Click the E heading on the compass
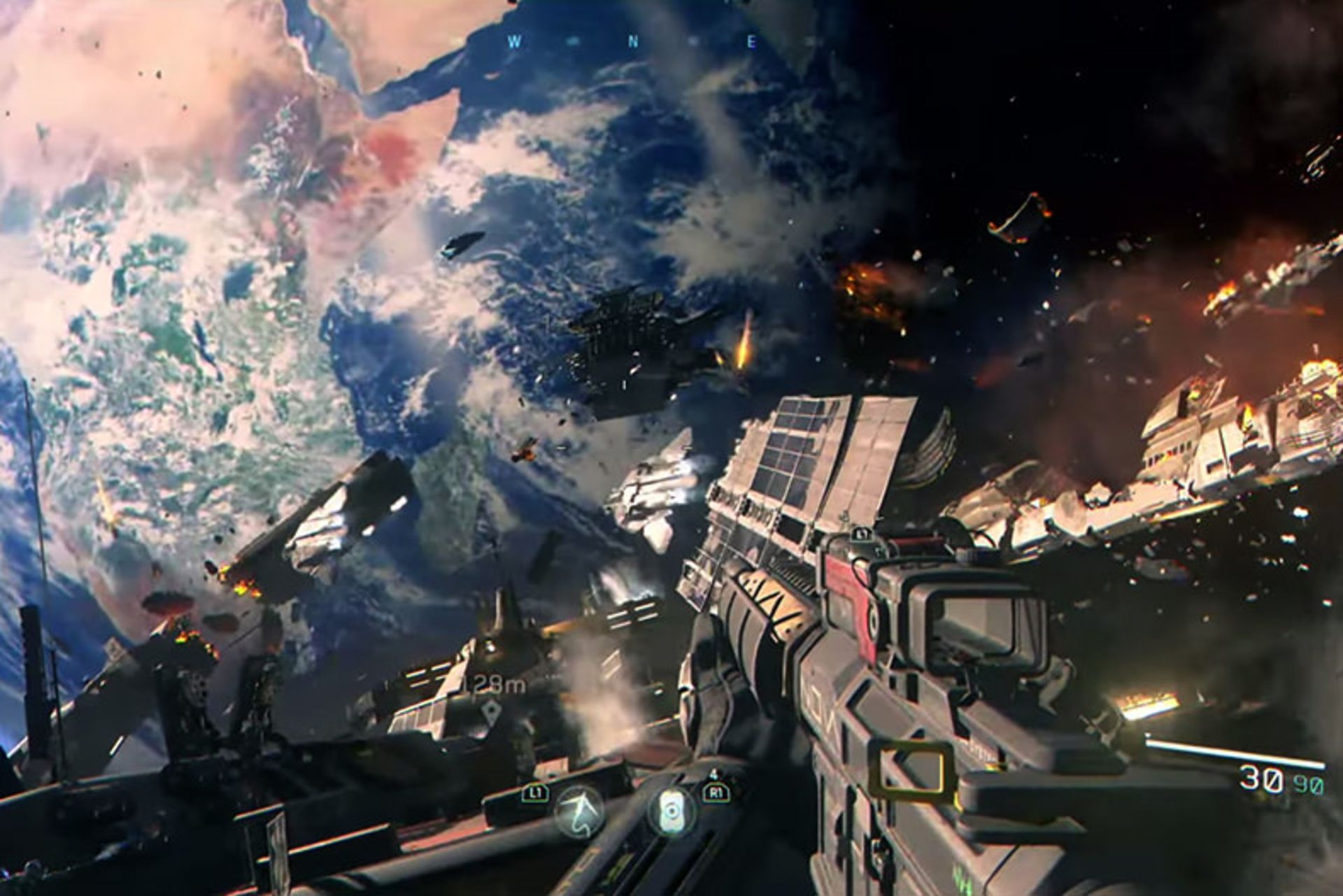 (x=752, y=42)
